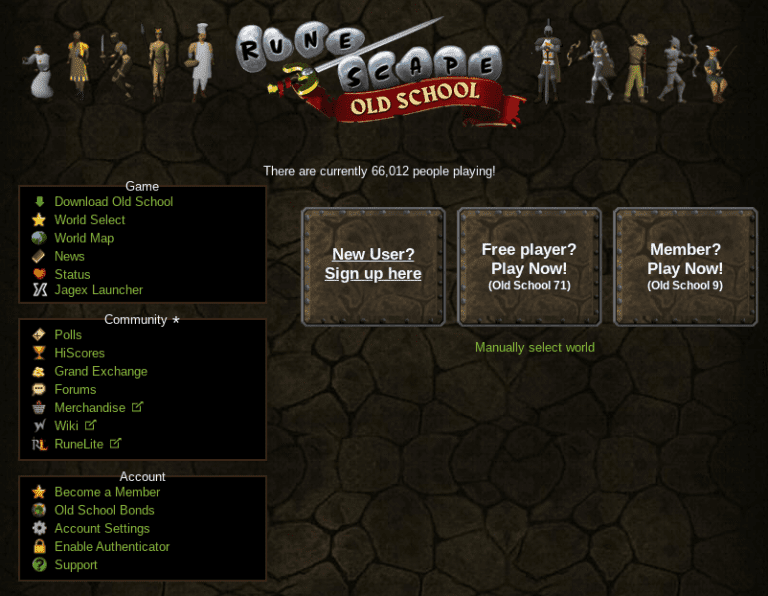Open the Download Old School link

pyautogui.click(x=113, y=202)
